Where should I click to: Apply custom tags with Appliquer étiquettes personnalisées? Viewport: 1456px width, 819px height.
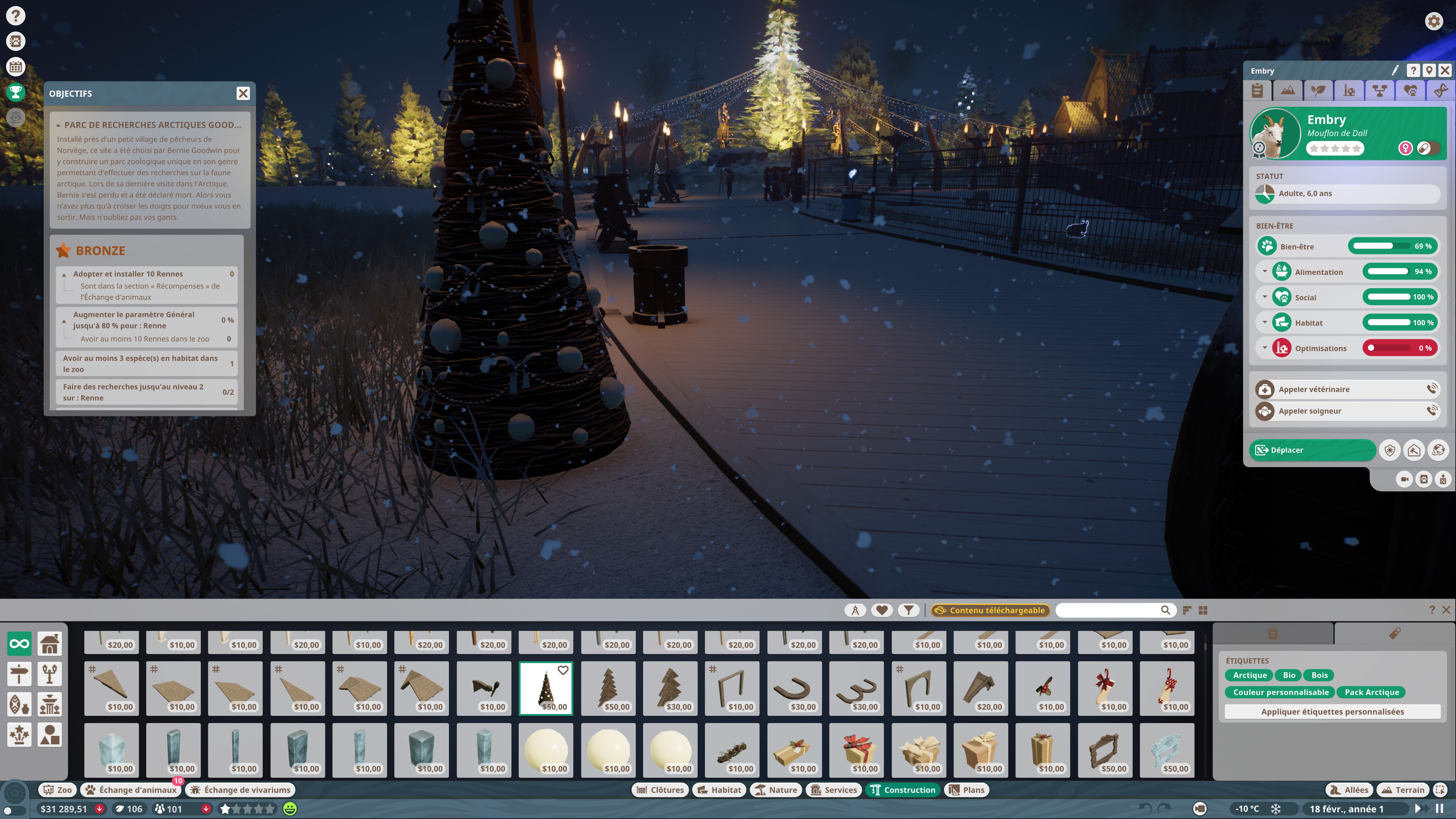(x=1332, y=712)
